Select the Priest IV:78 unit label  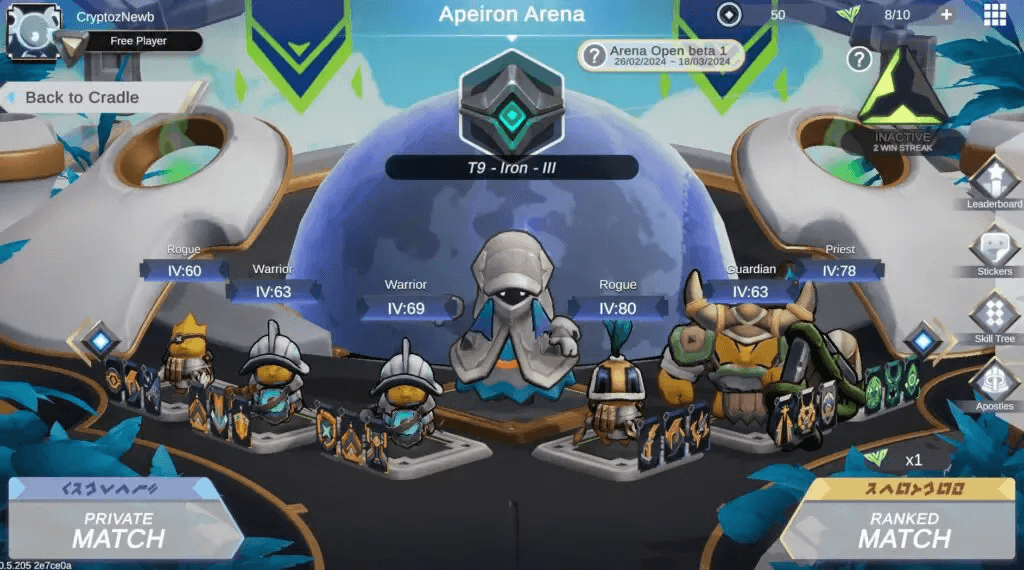[839, 270]
